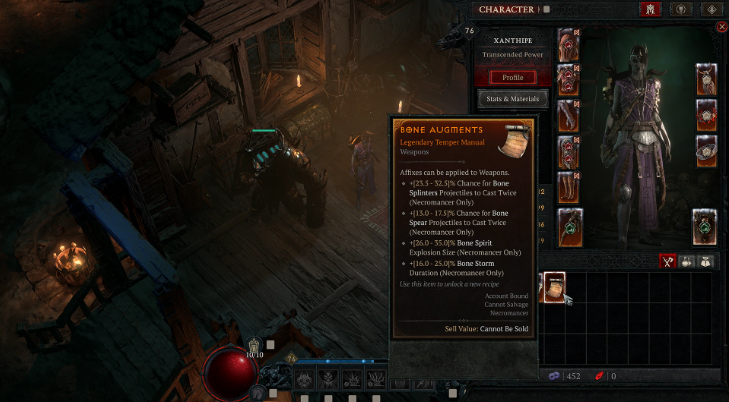Switch to the equipment inventory tab
The width and height of the screenshot is (729, 402).
click(x=671, y=261)
